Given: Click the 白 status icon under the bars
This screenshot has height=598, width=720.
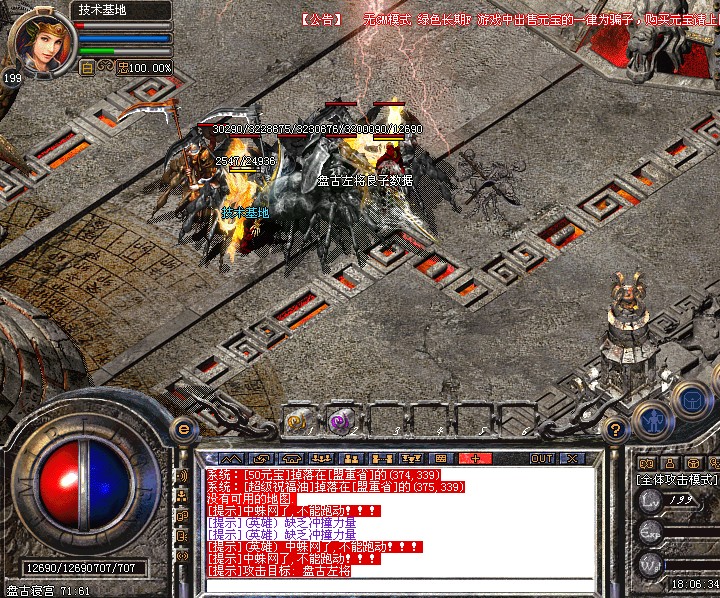Looking at the screenshot, I should [86, 67].
